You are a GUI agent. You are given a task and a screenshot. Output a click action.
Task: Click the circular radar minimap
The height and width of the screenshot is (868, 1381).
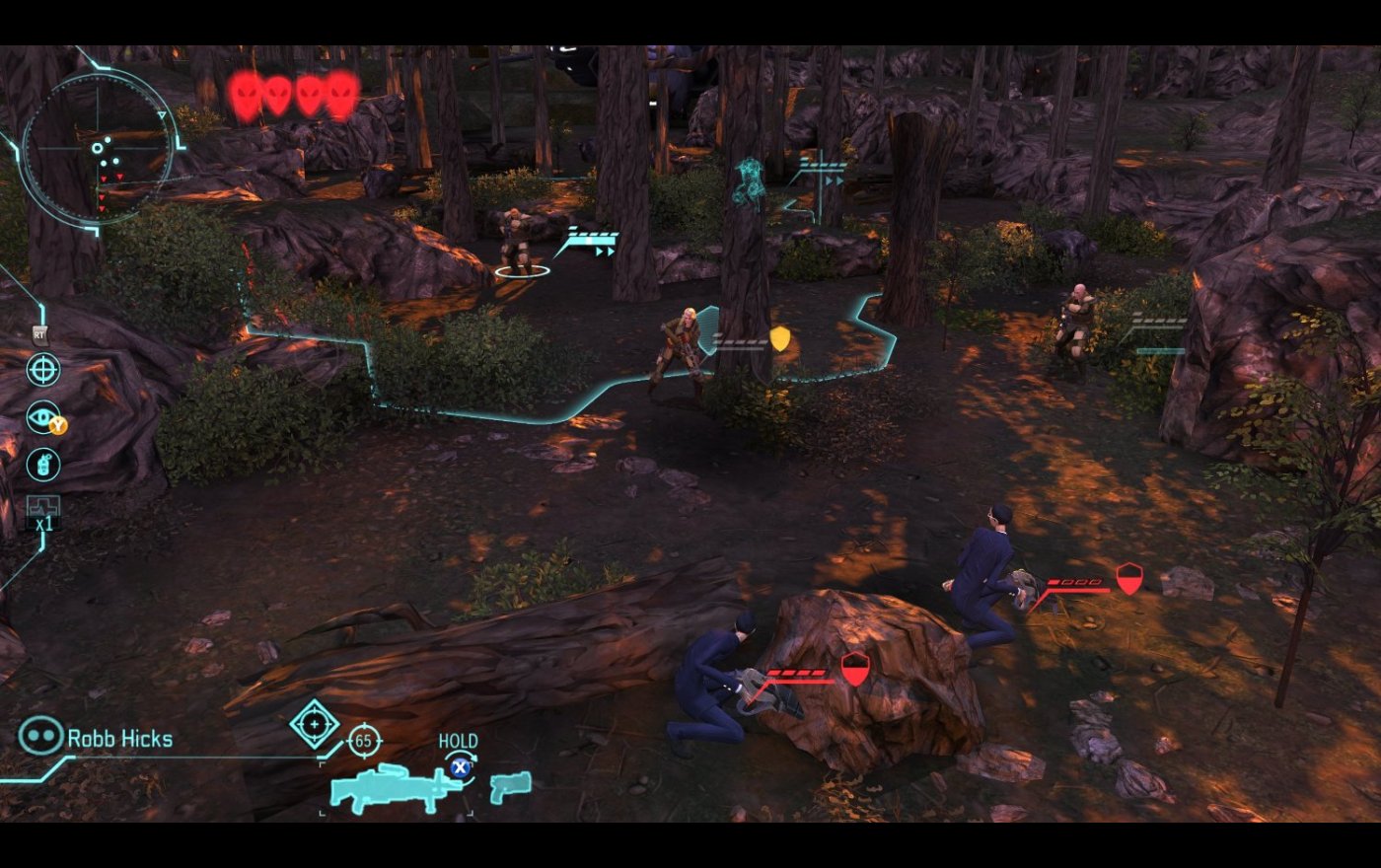pyautogui.click(x=96, y=146)
